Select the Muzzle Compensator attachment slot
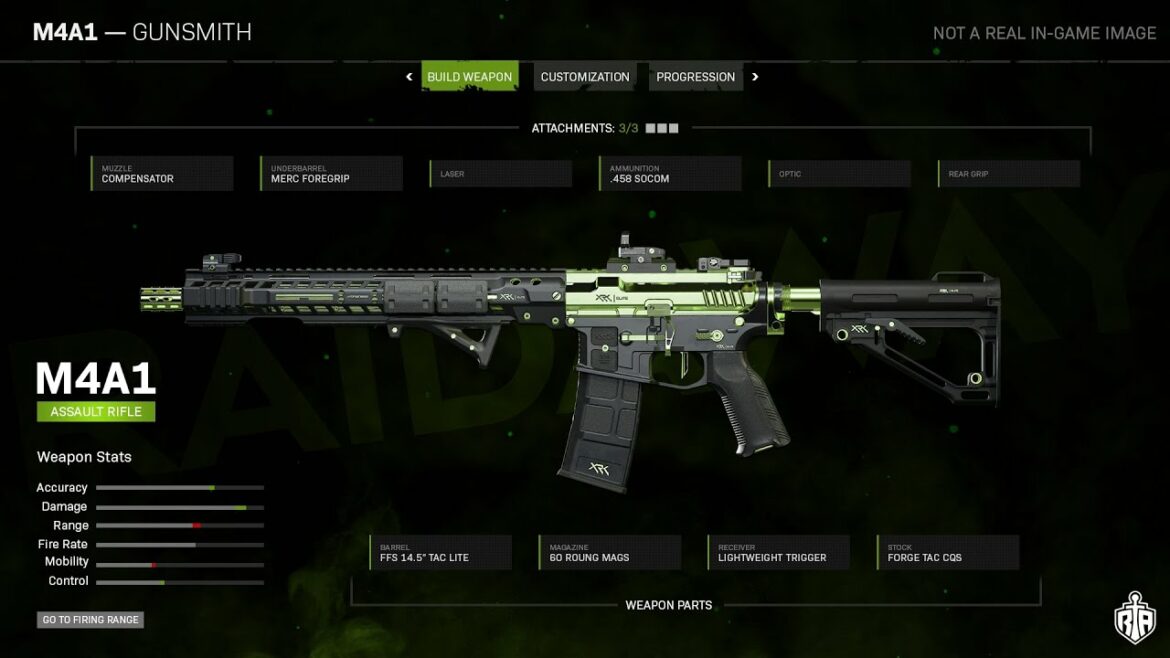This screenshot has height=658, width=1170. tap(162, 174)
